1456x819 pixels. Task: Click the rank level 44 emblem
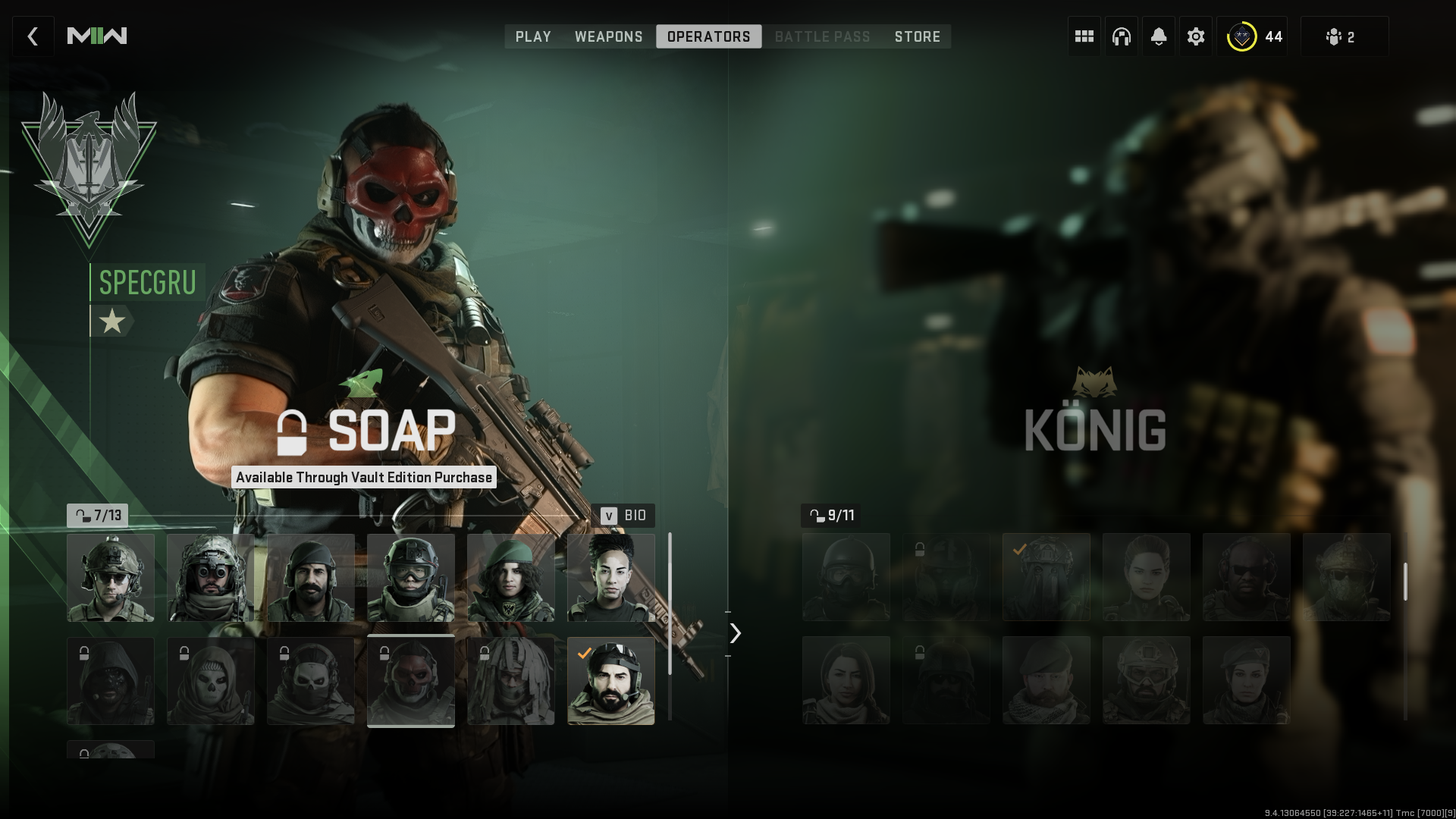tap(1242, 35)
